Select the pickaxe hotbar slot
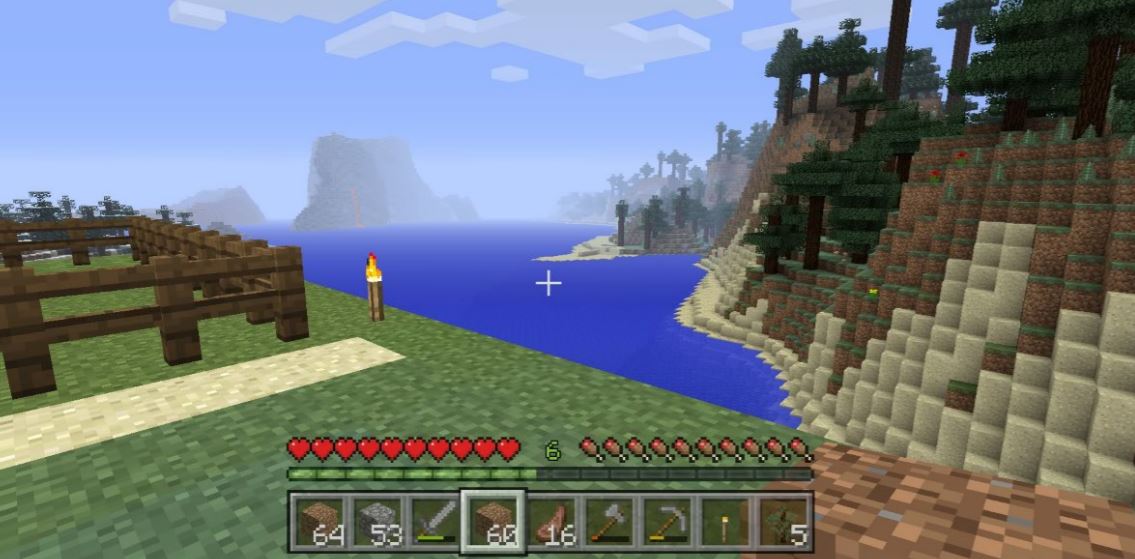Viewport: 1135px width, 559px height. [666, 521]
